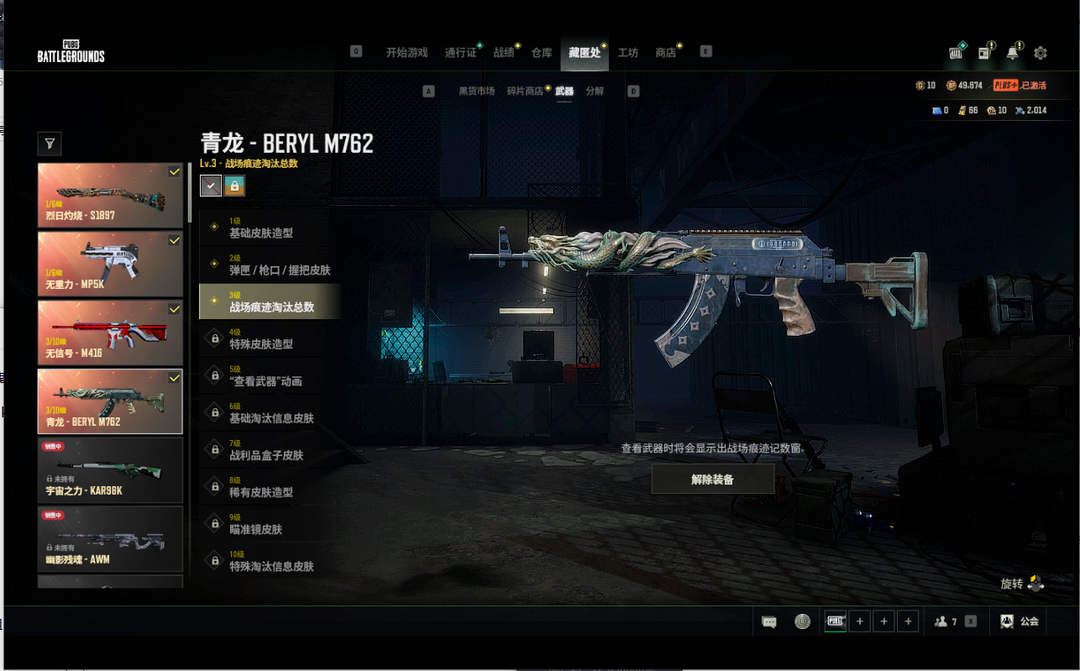Choose the 无重力 MP5K skin card

click(x=110, y=264)
